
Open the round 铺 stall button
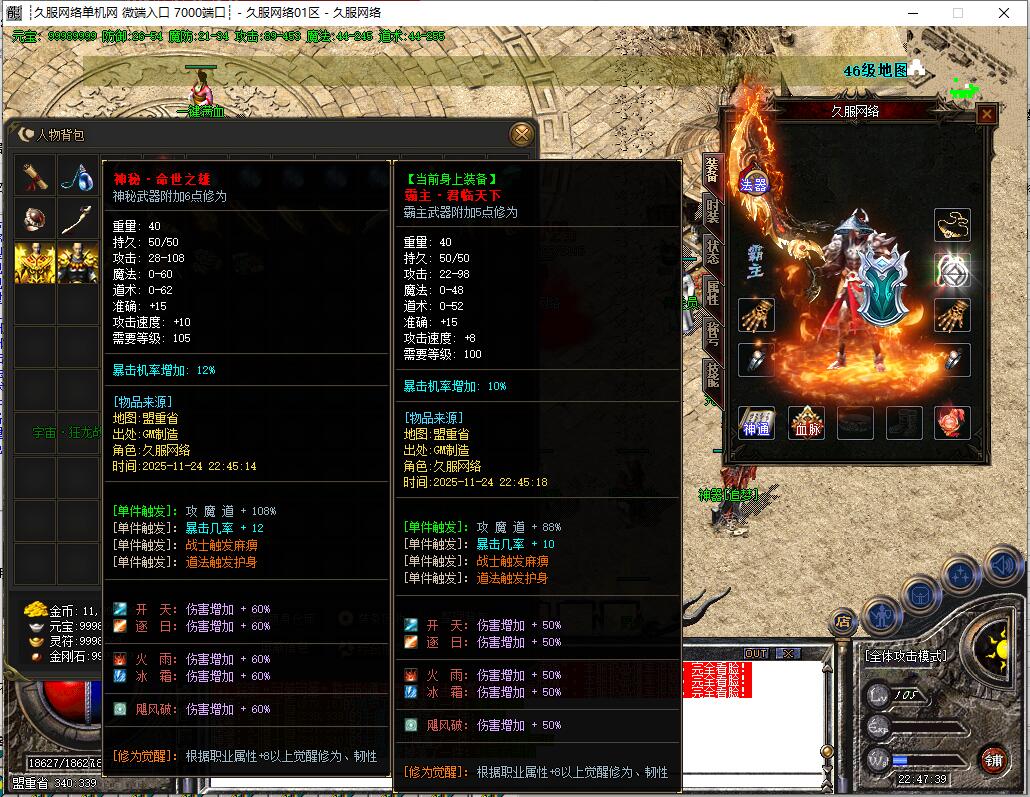click(x=992, y=759)
